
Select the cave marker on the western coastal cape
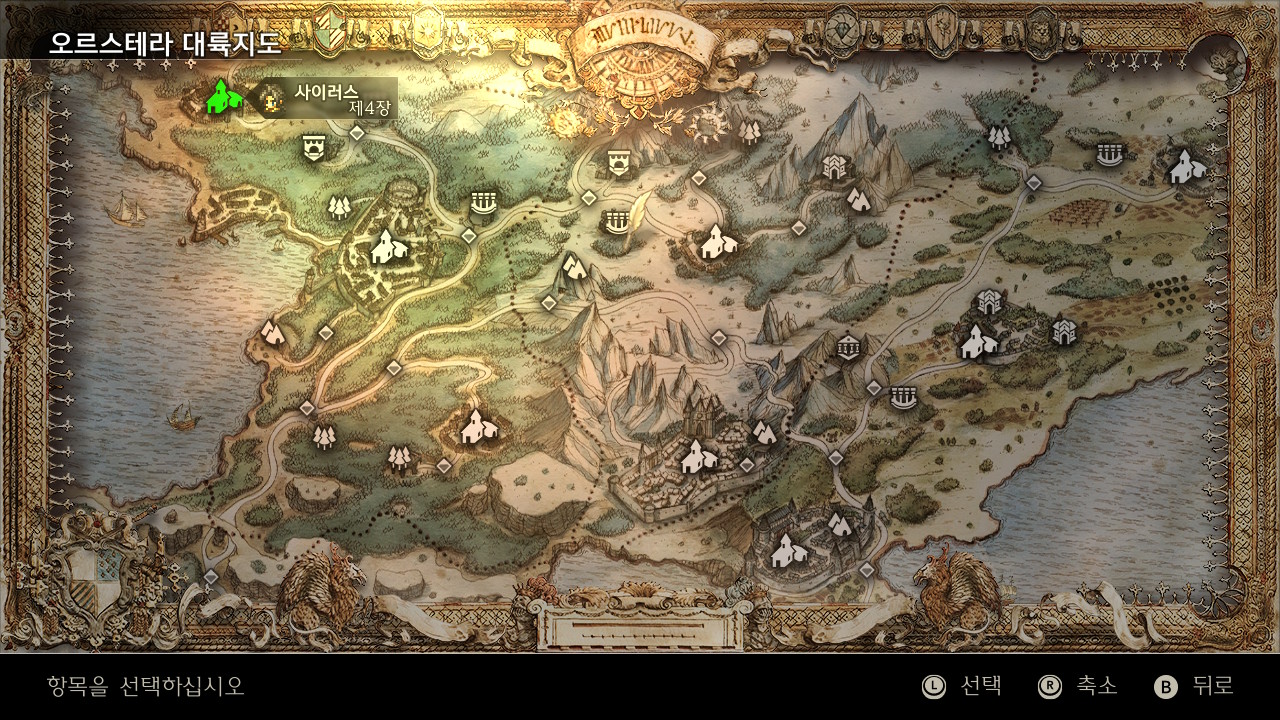272,333
